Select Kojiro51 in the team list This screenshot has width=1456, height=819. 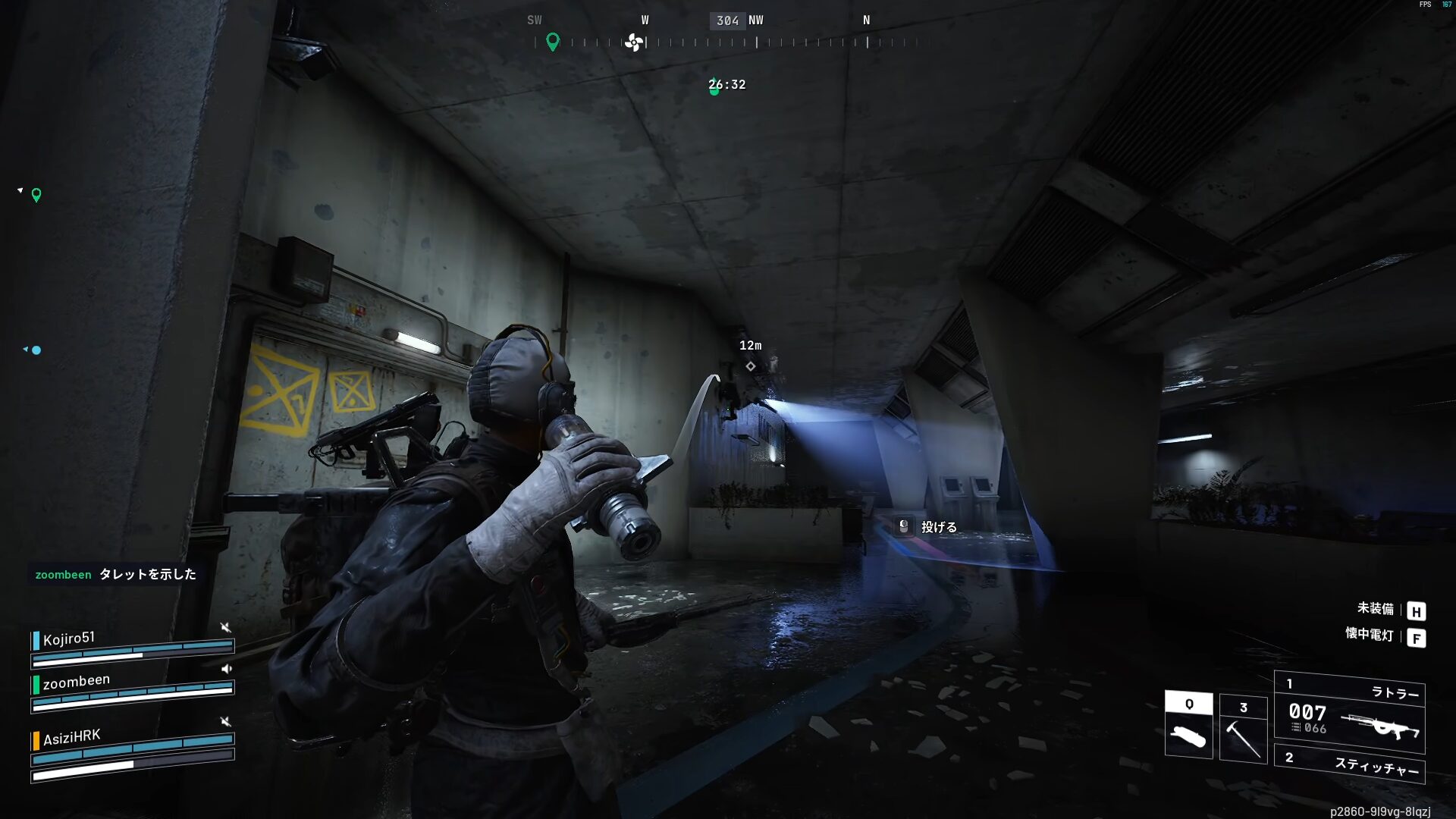69,639
